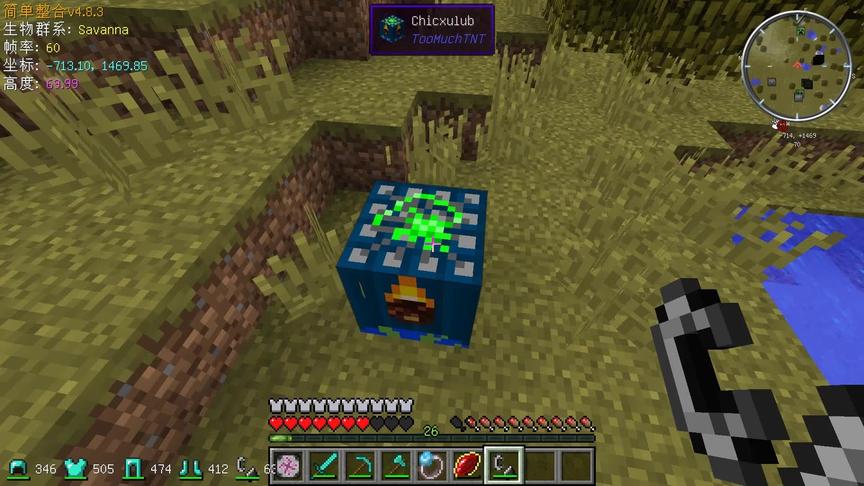The height and width of the screenshot is (486, 864).
Task: Select the diamond axe hotbar slot
Action: click(395, 466)
